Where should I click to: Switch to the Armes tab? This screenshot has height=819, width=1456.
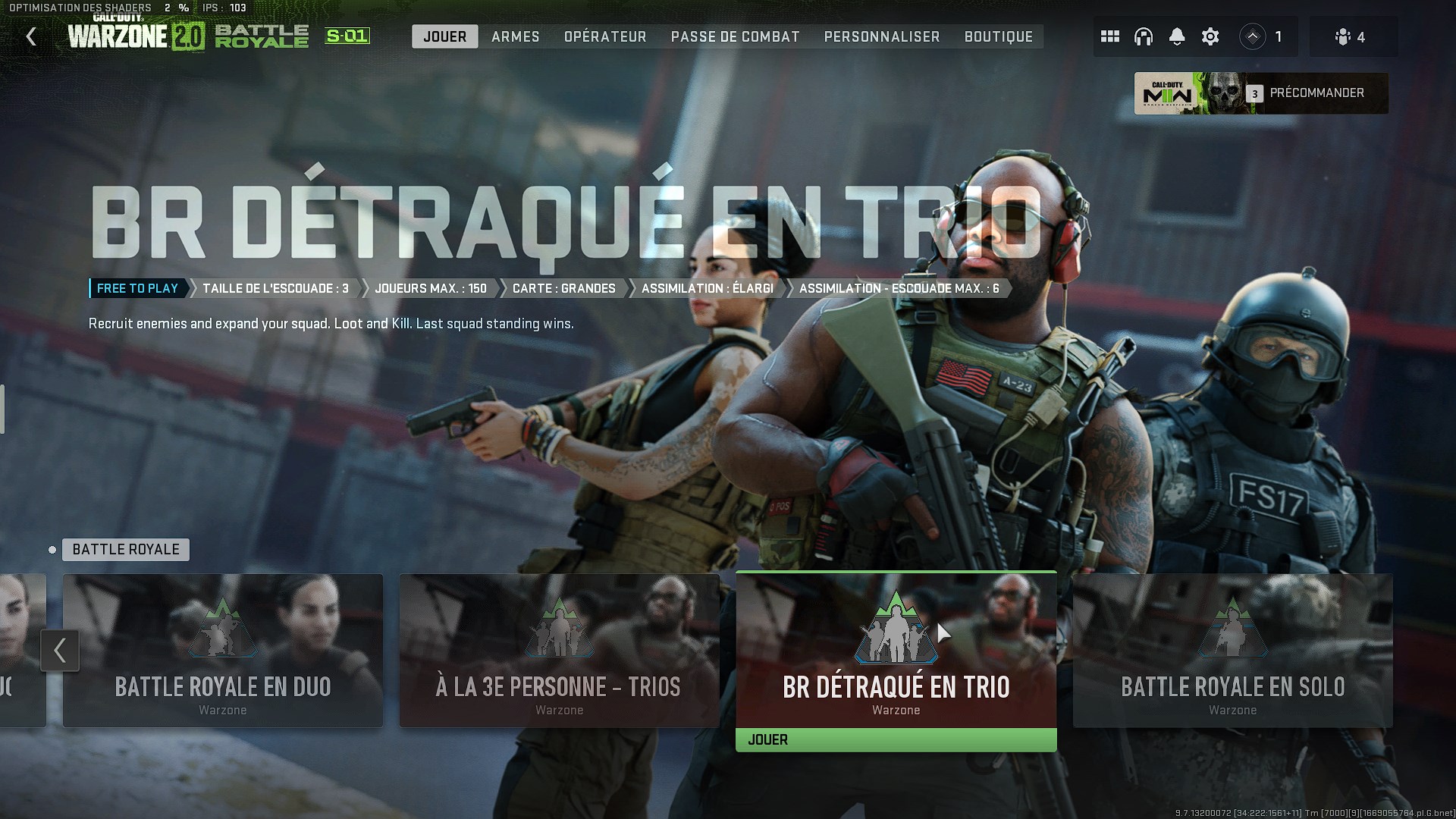click(515, 36)
